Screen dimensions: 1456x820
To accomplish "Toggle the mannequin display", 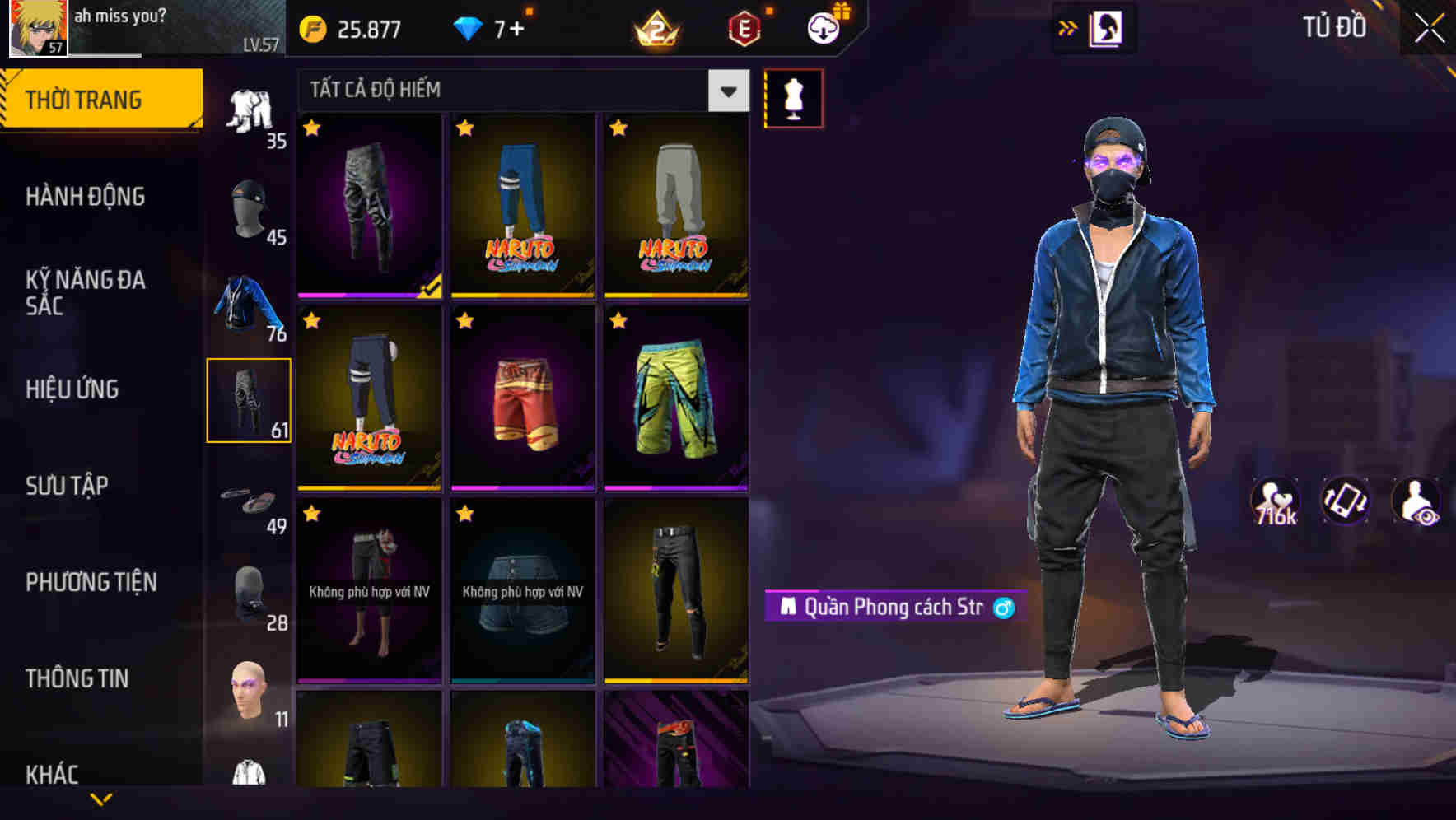I will click(793, 97).
